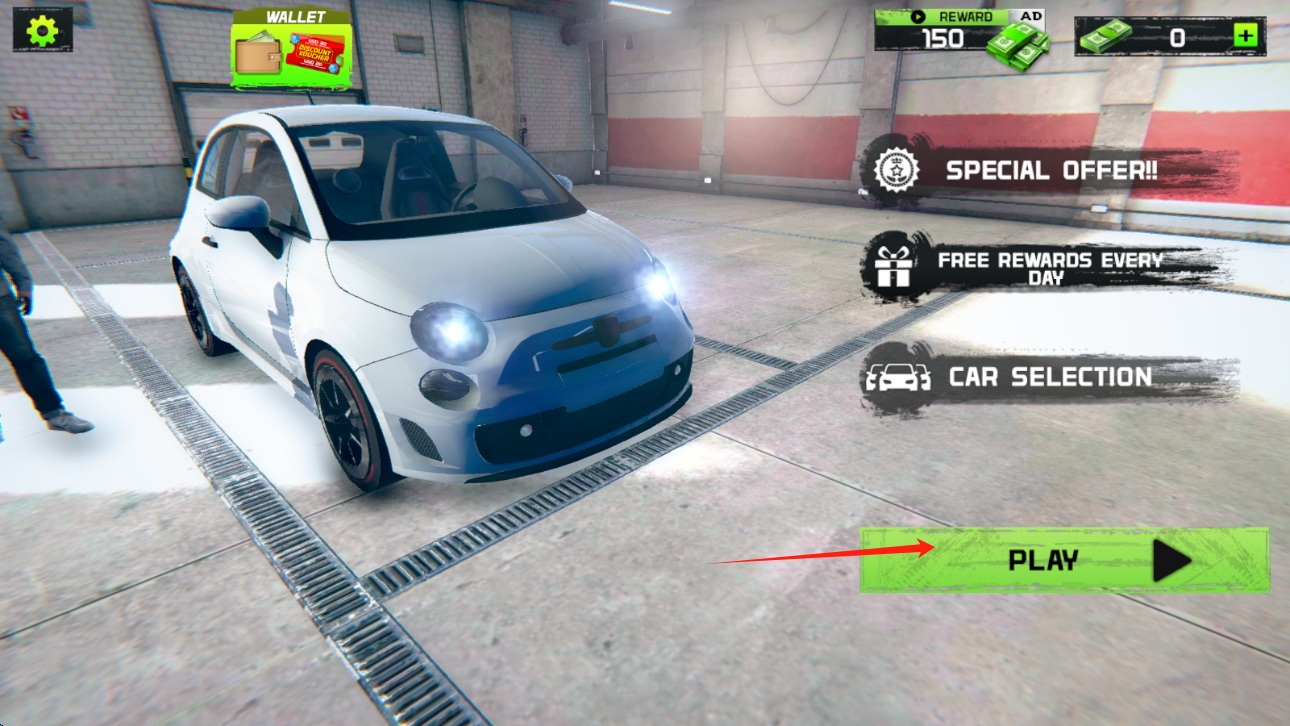Open the Special Offer menu

click(x=1050, y=170)
